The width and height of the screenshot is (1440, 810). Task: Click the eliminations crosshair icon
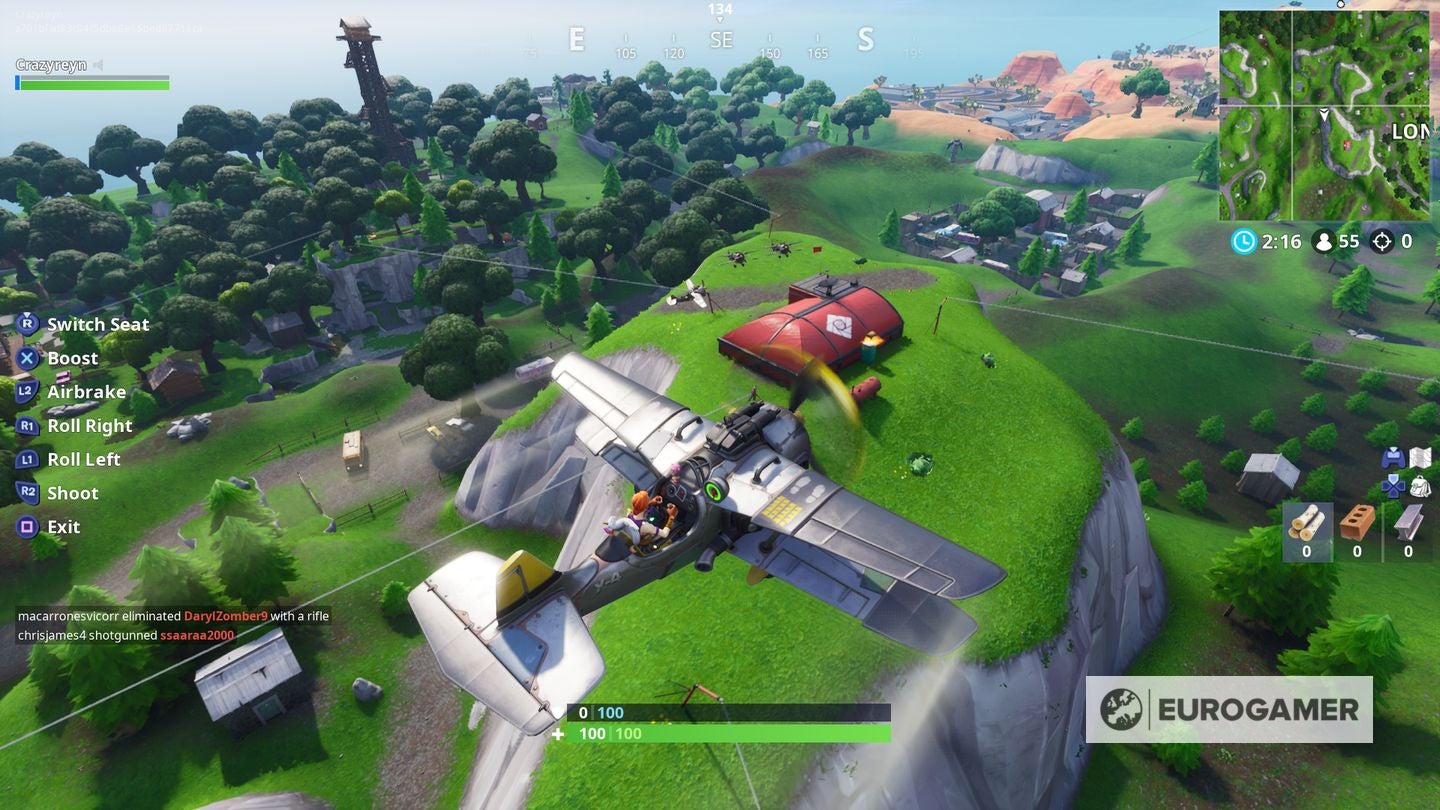coord(1384,241)
